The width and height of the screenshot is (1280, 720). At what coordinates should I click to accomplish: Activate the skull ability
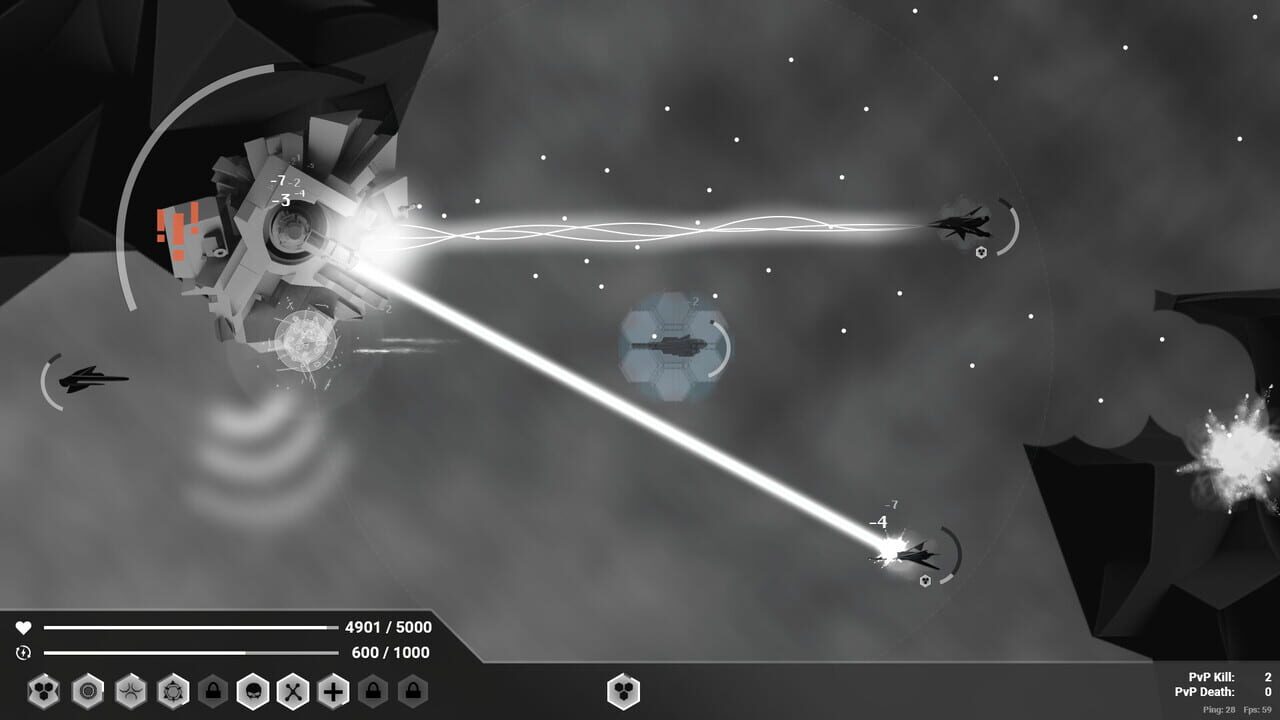point(253,691)
